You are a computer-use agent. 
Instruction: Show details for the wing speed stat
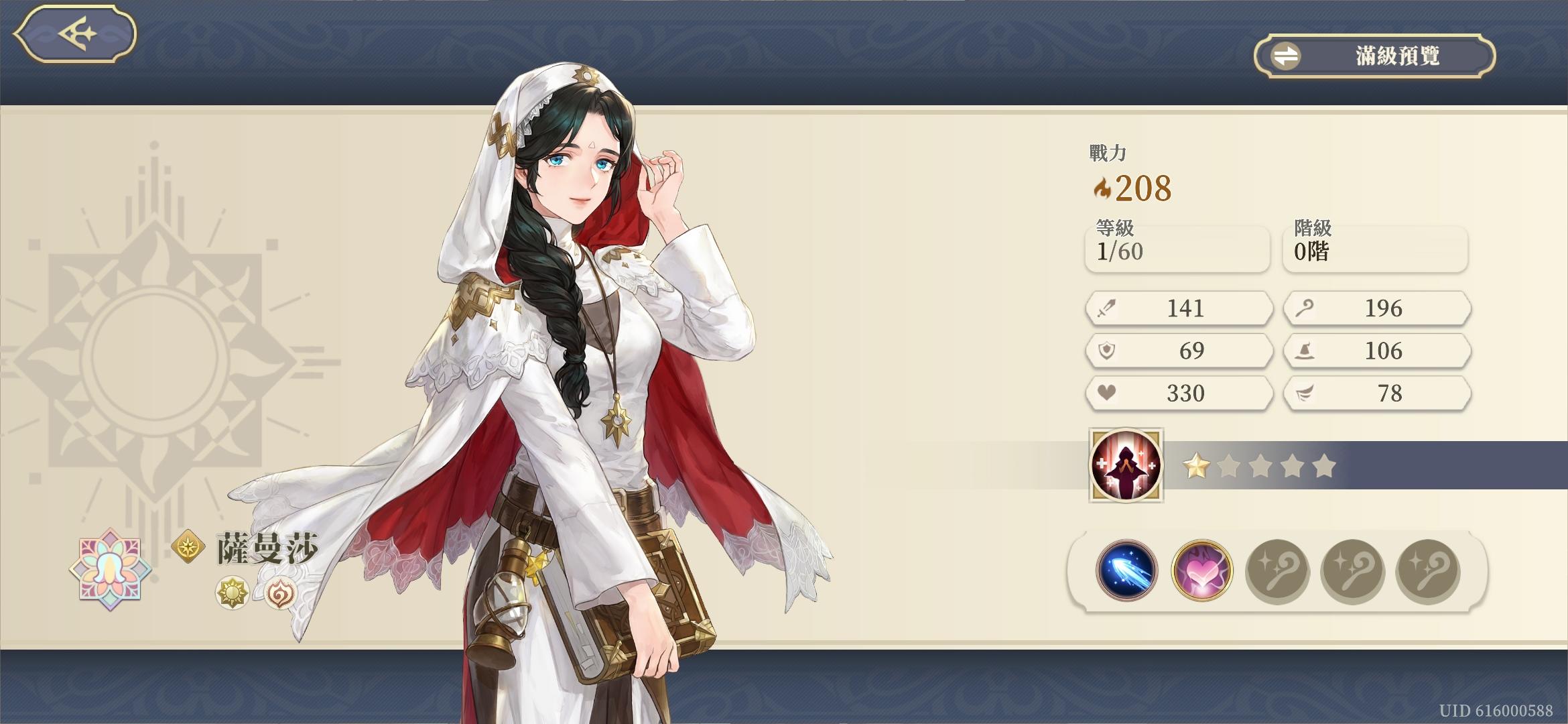coord(1376,393)
